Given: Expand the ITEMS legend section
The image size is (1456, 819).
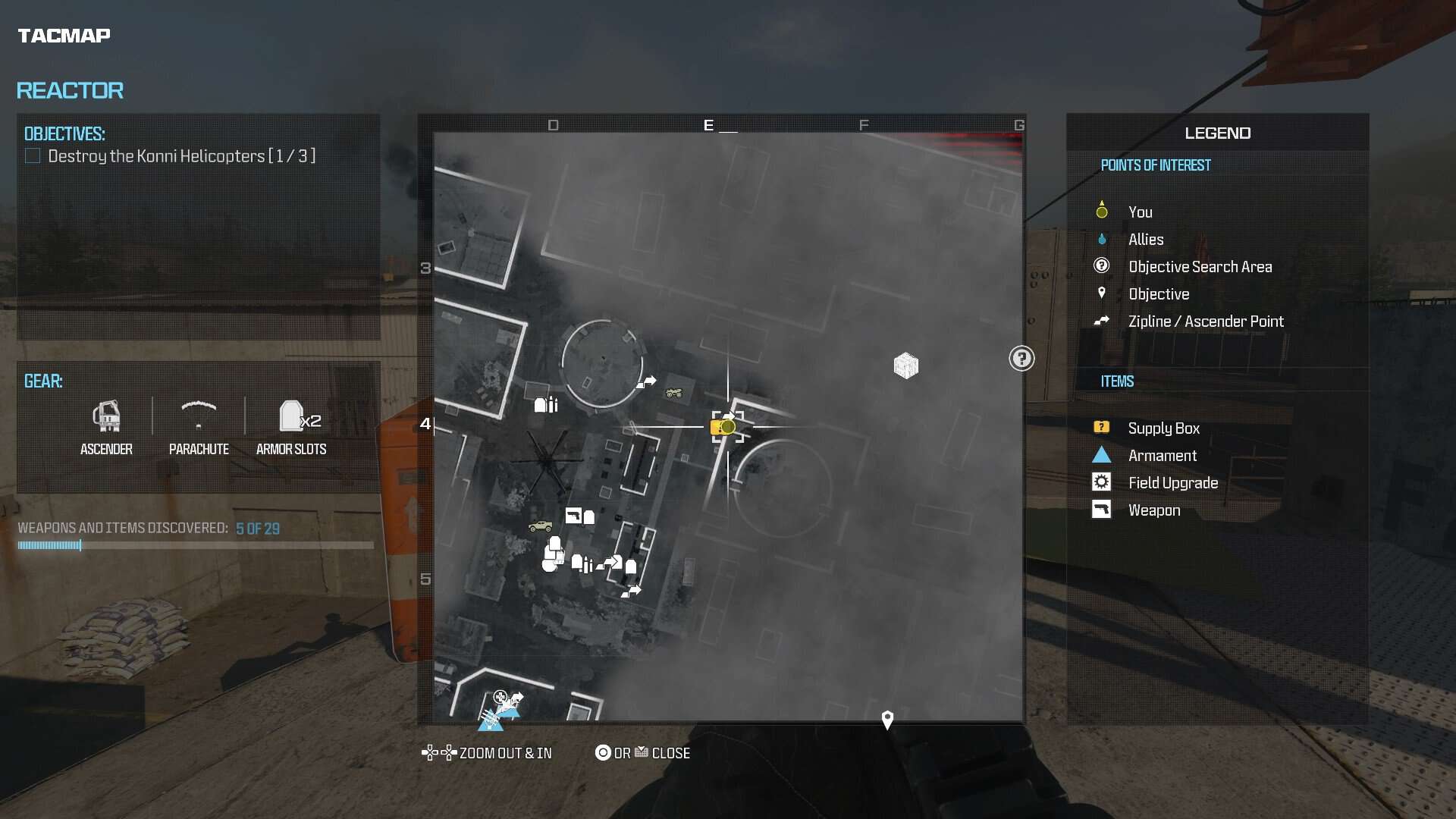Looking at the screenshot, I should click(x=1116, y=381).
